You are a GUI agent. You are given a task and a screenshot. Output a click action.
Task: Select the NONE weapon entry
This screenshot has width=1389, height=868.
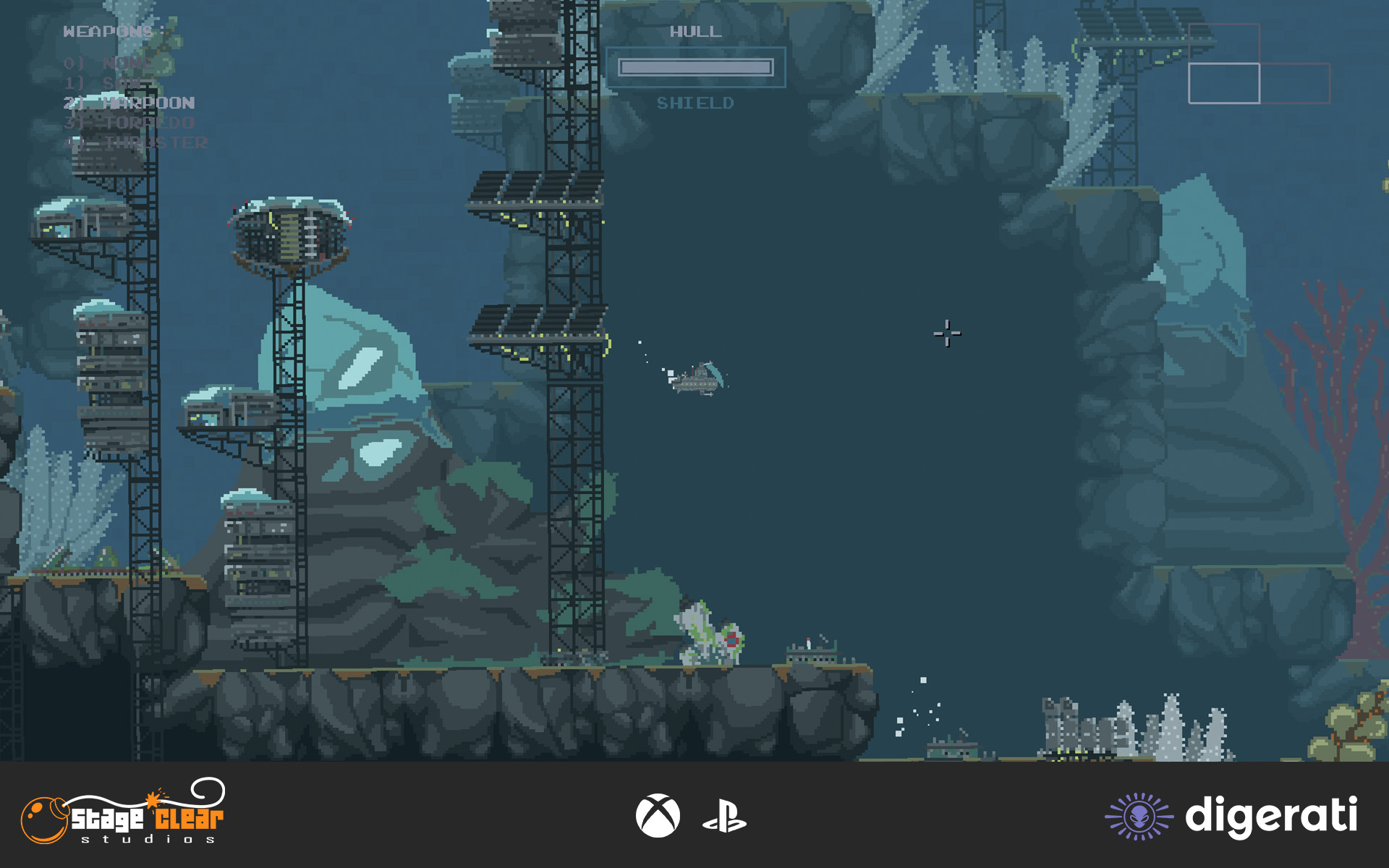(x=109, y=64)
